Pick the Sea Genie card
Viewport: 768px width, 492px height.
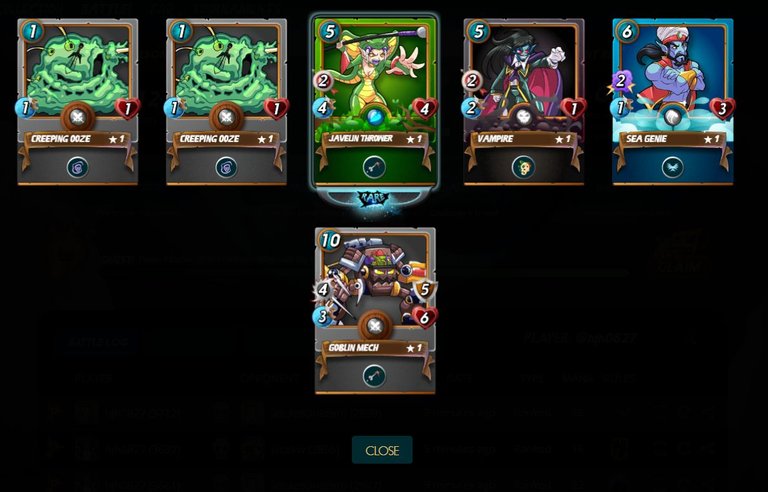[672, 100]
